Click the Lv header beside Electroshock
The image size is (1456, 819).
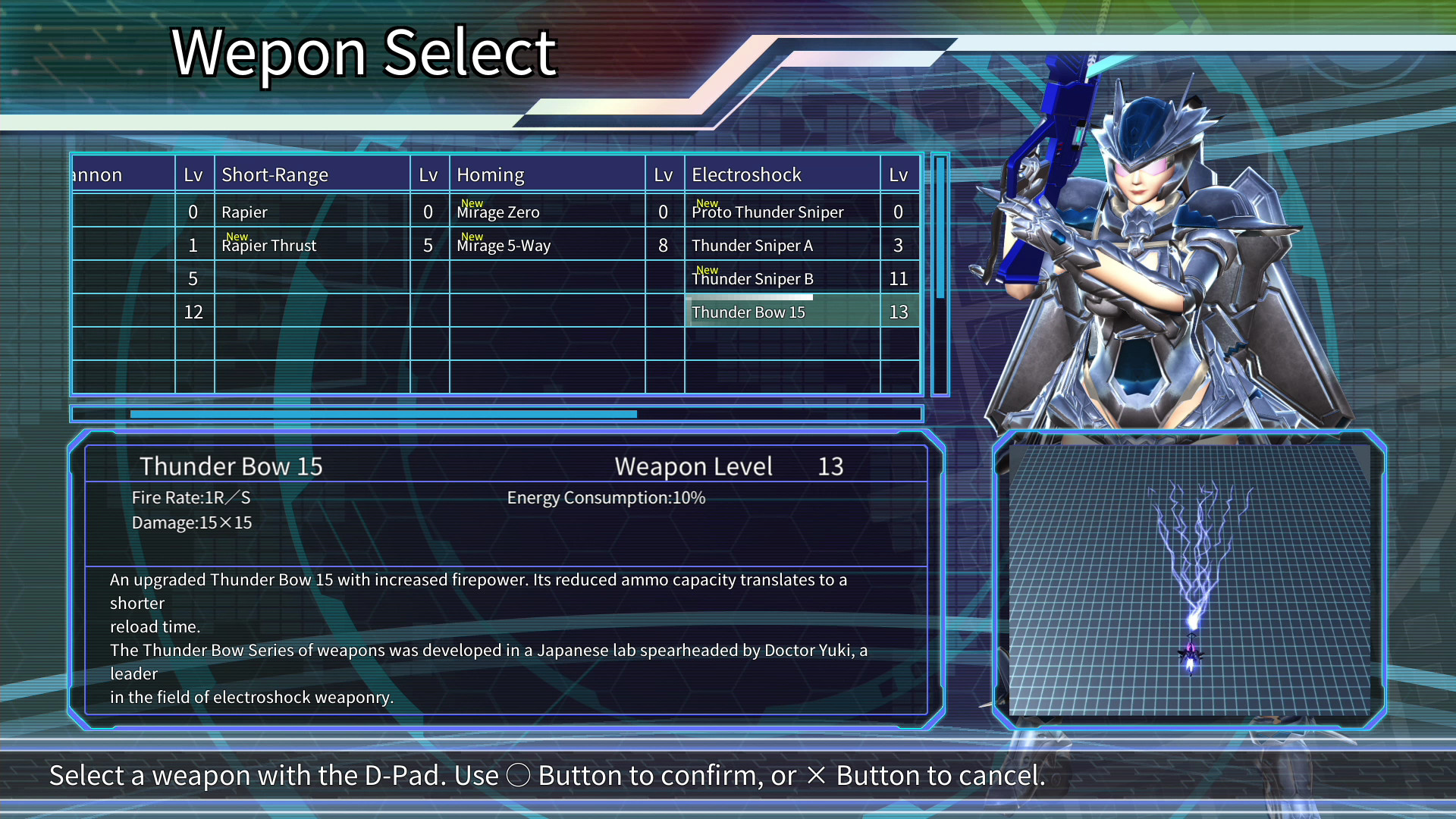(899, 174)
